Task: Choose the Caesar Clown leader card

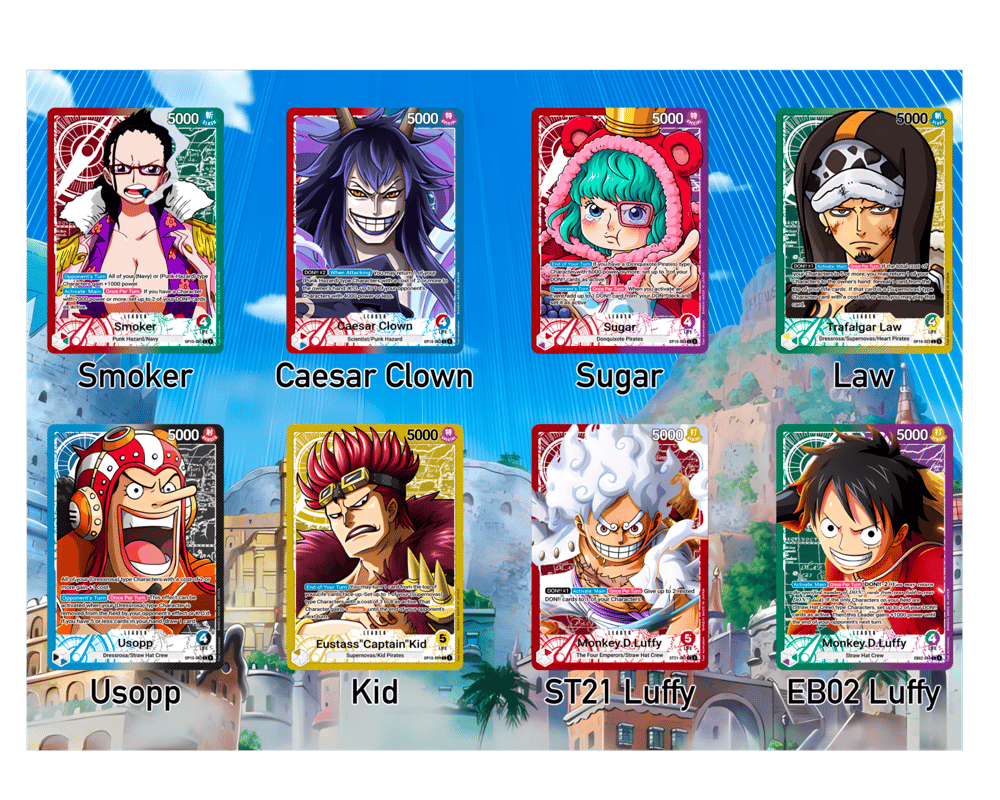Action: tap(374, 230)
